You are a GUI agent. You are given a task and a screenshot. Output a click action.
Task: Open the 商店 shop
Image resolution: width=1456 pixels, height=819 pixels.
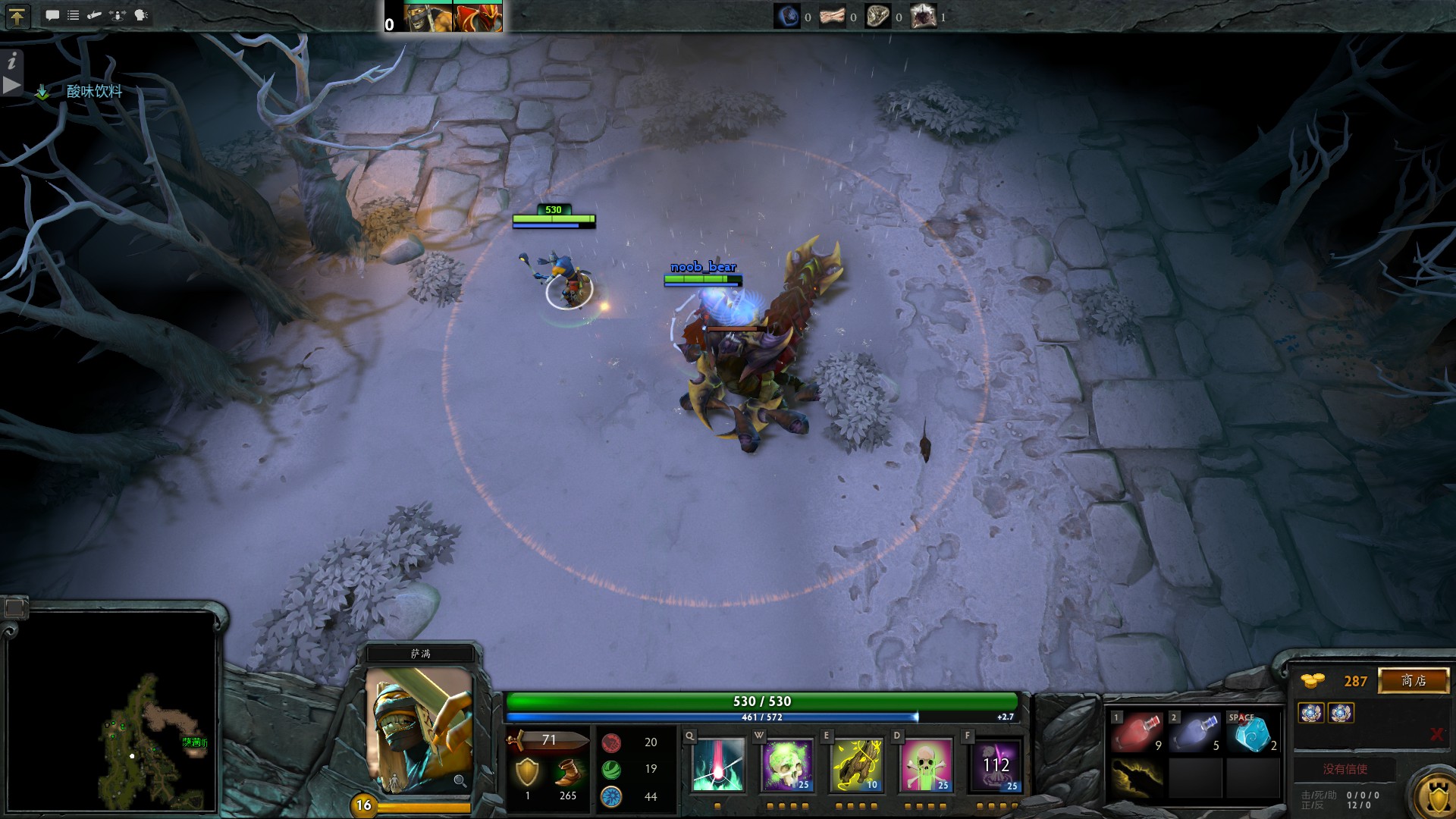(1414, 680)
